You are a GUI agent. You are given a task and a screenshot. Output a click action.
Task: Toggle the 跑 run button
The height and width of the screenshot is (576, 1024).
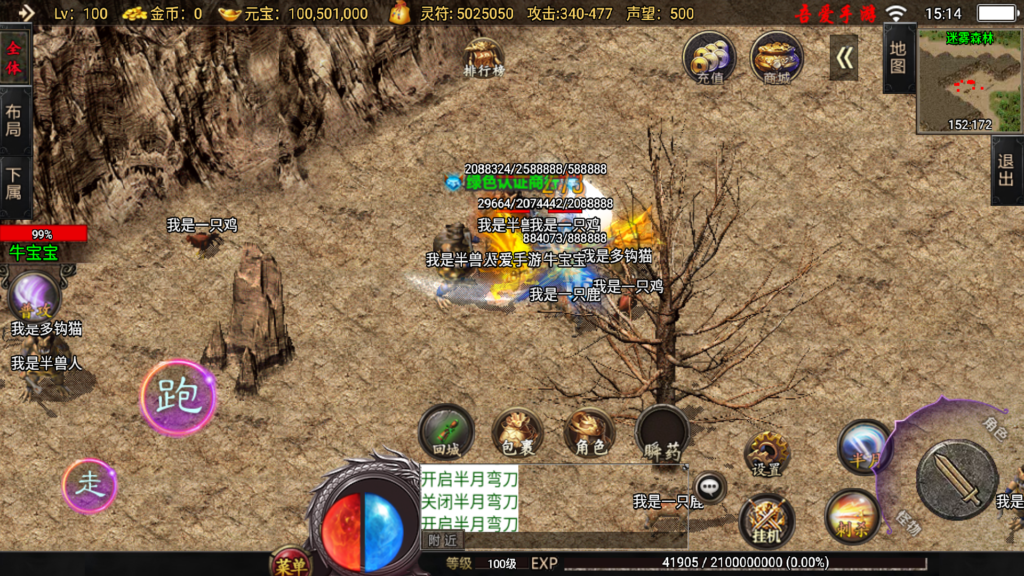178,398
